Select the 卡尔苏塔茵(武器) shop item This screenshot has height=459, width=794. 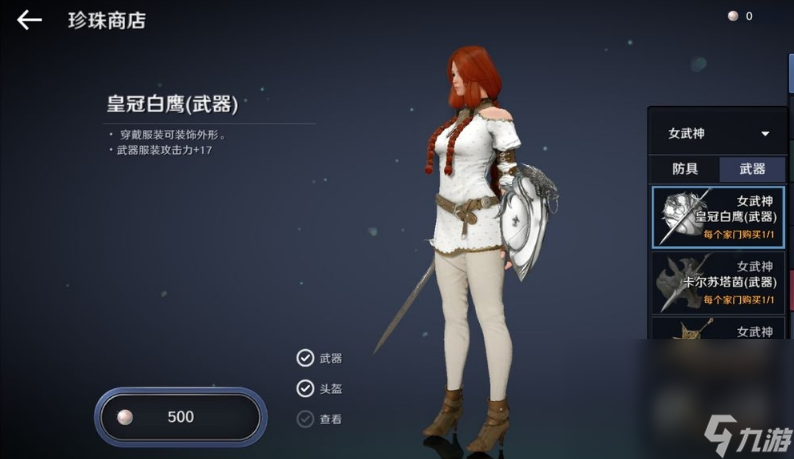click(x=718, y=282)
